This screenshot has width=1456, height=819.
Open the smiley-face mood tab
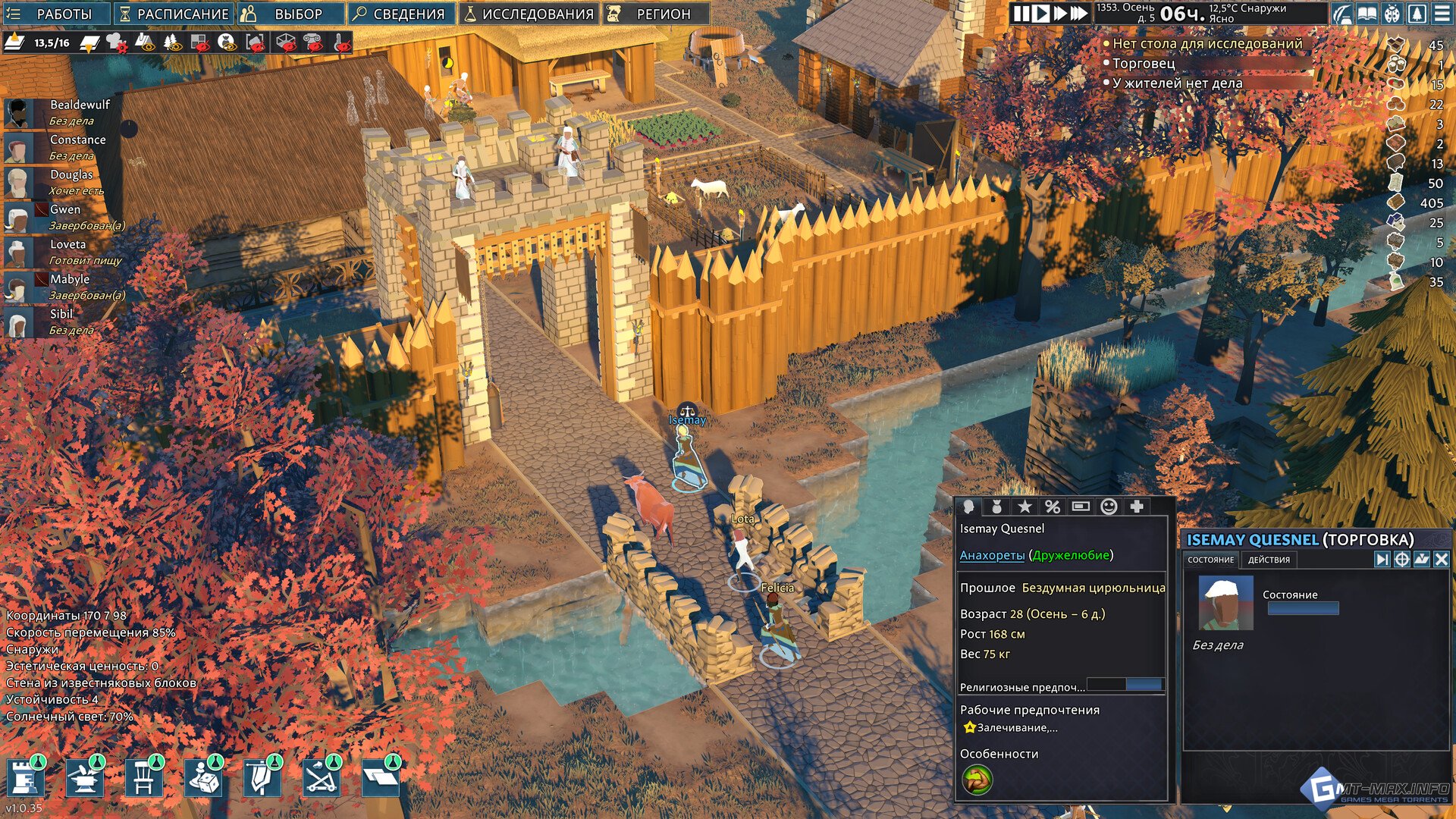[x=1109, y=507]
